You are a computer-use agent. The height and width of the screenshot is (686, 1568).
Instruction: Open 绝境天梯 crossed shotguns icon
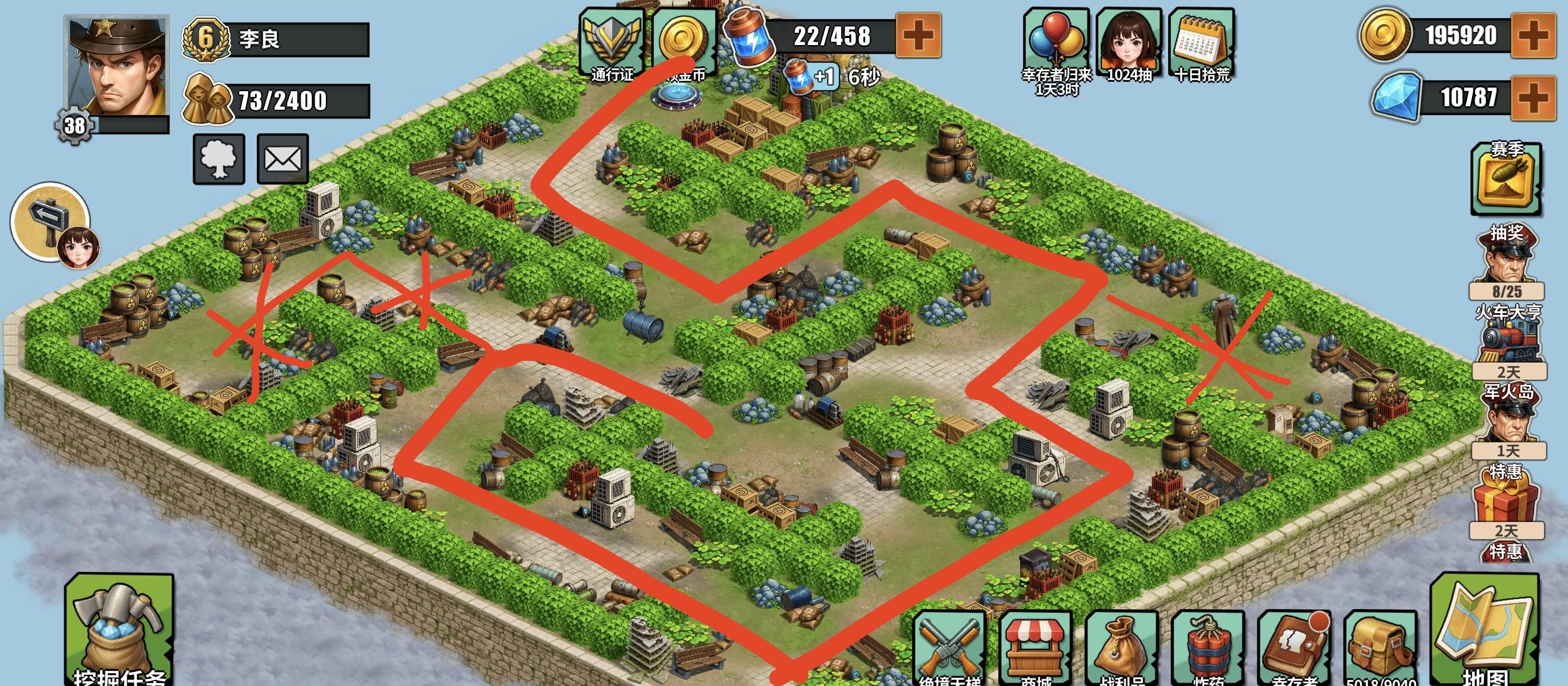[948, 648]
